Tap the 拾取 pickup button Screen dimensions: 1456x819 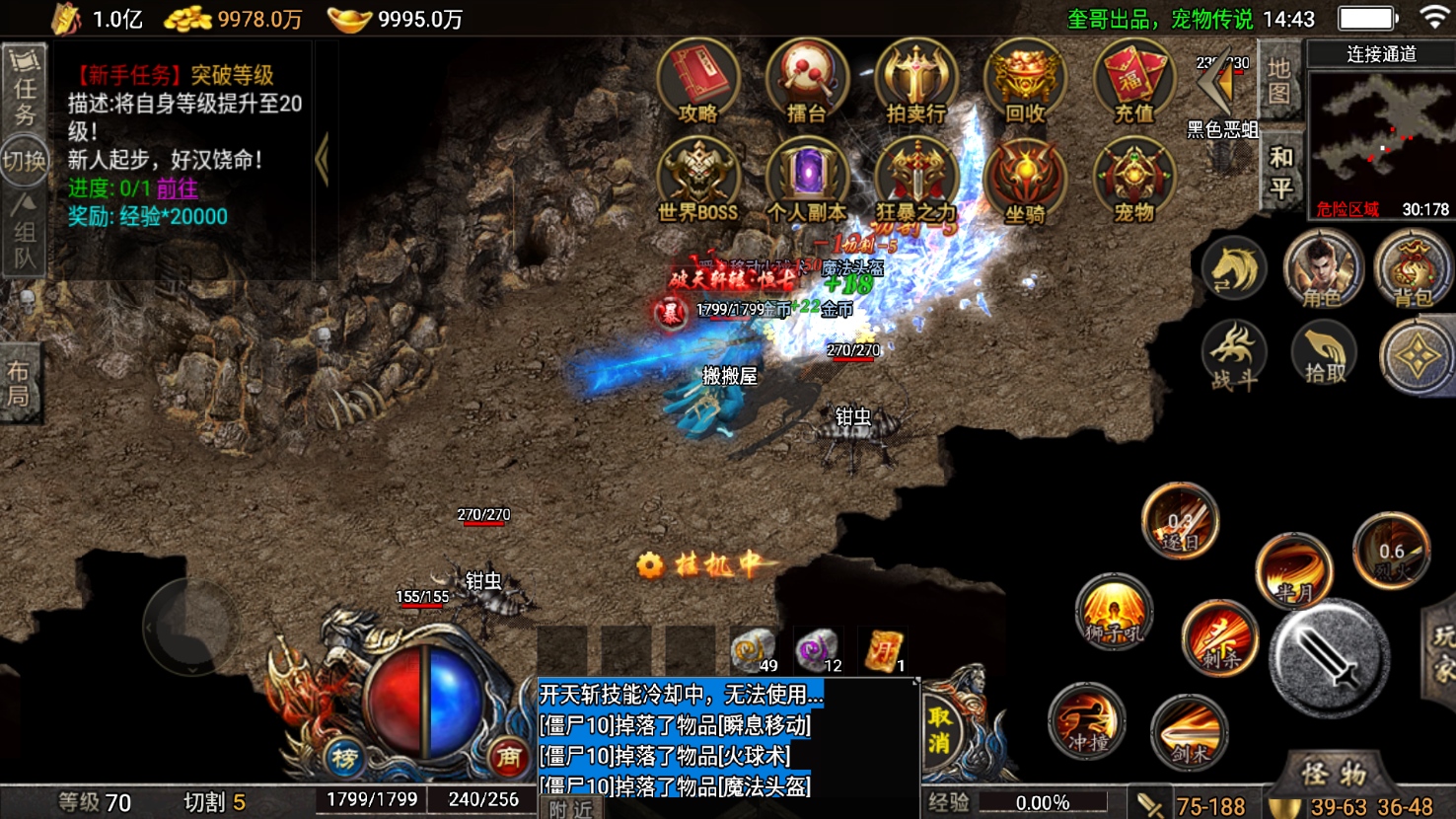[1324, 354]
